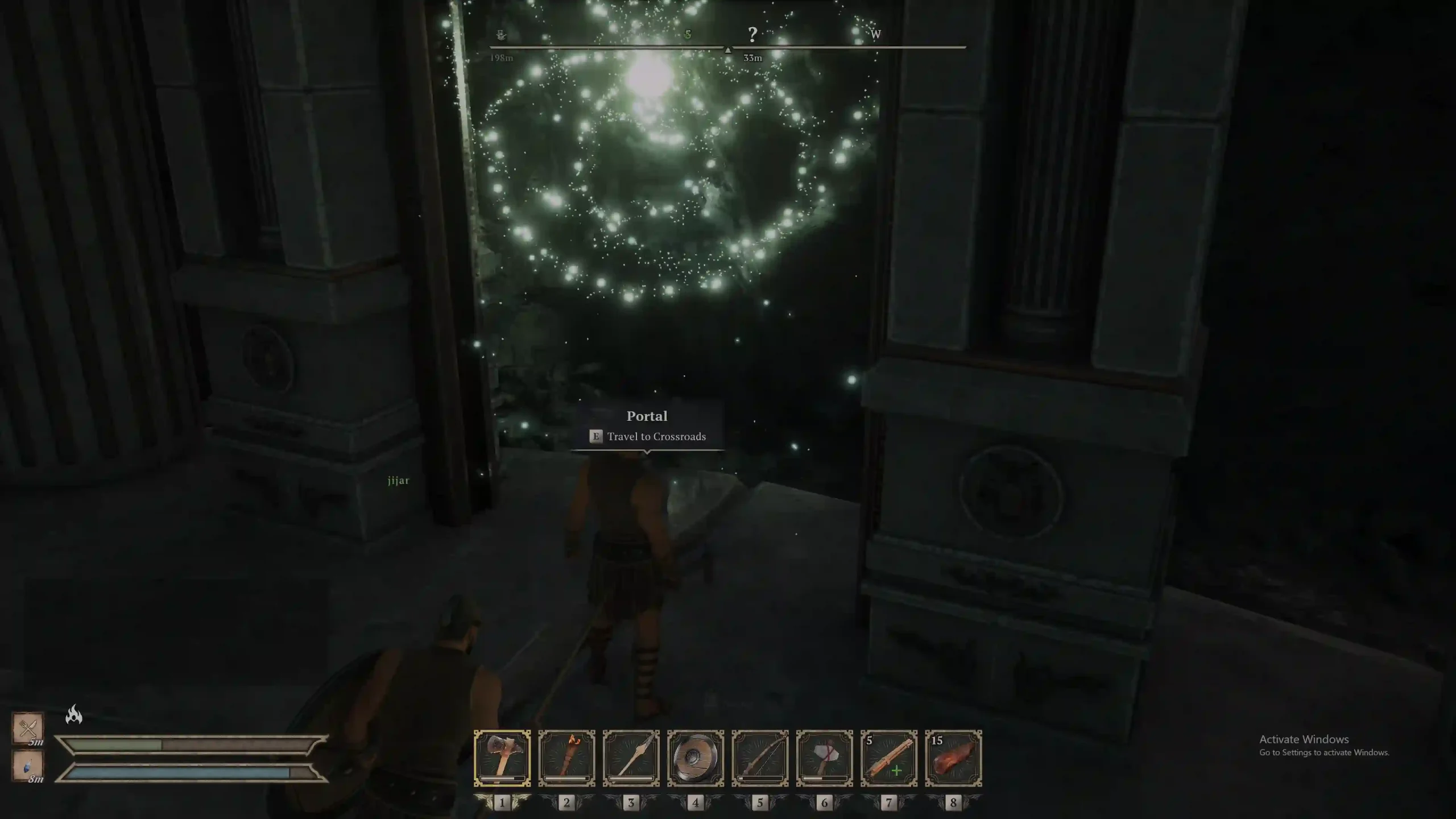Image resolution: width=1456 pixels, height=819 pixels.
Task: Choose the round wooden shield slot
Action: click(695, 758)
